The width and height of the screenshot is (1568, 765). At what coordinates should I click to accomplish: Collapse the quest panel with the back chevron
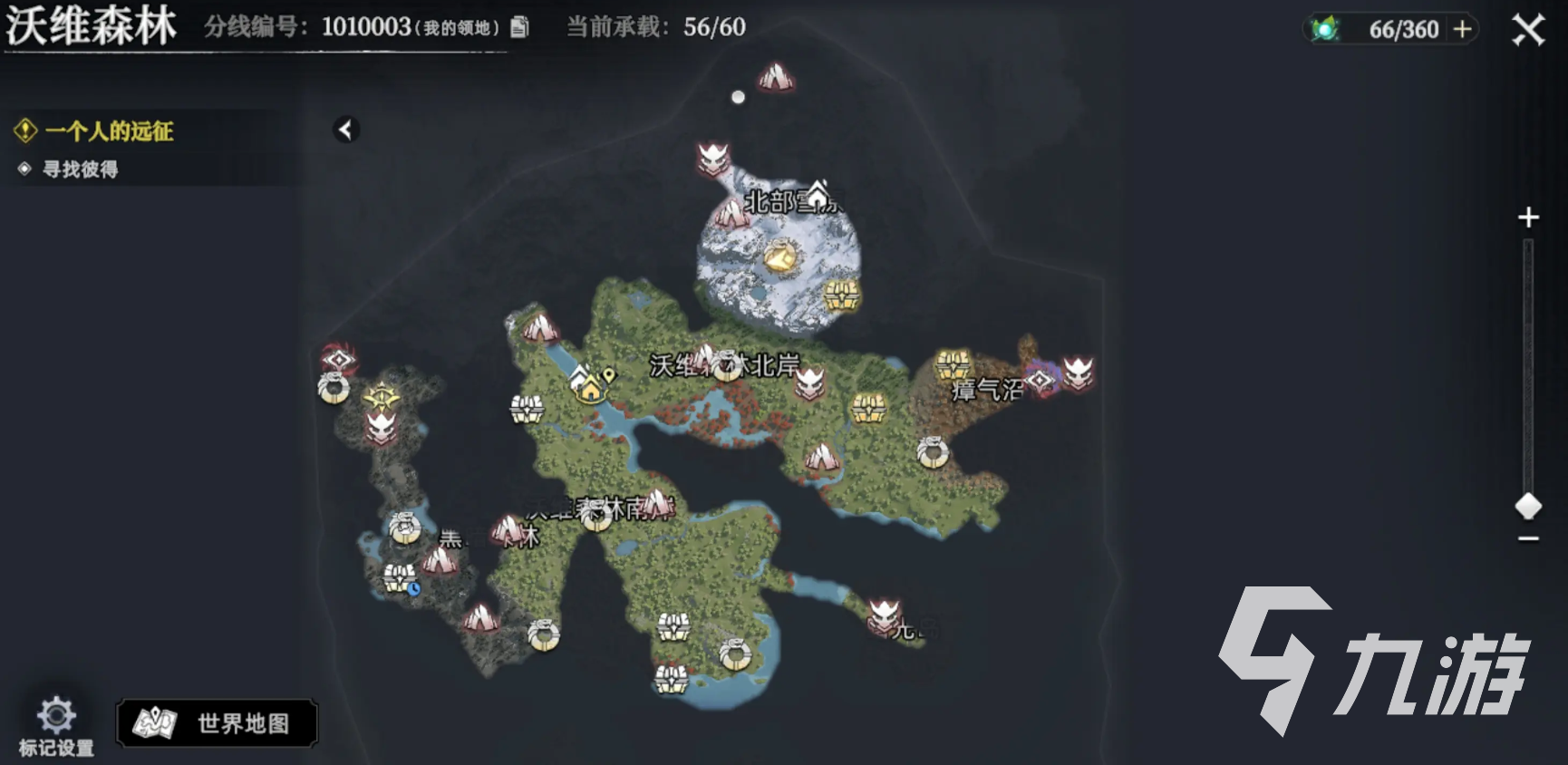344,130
